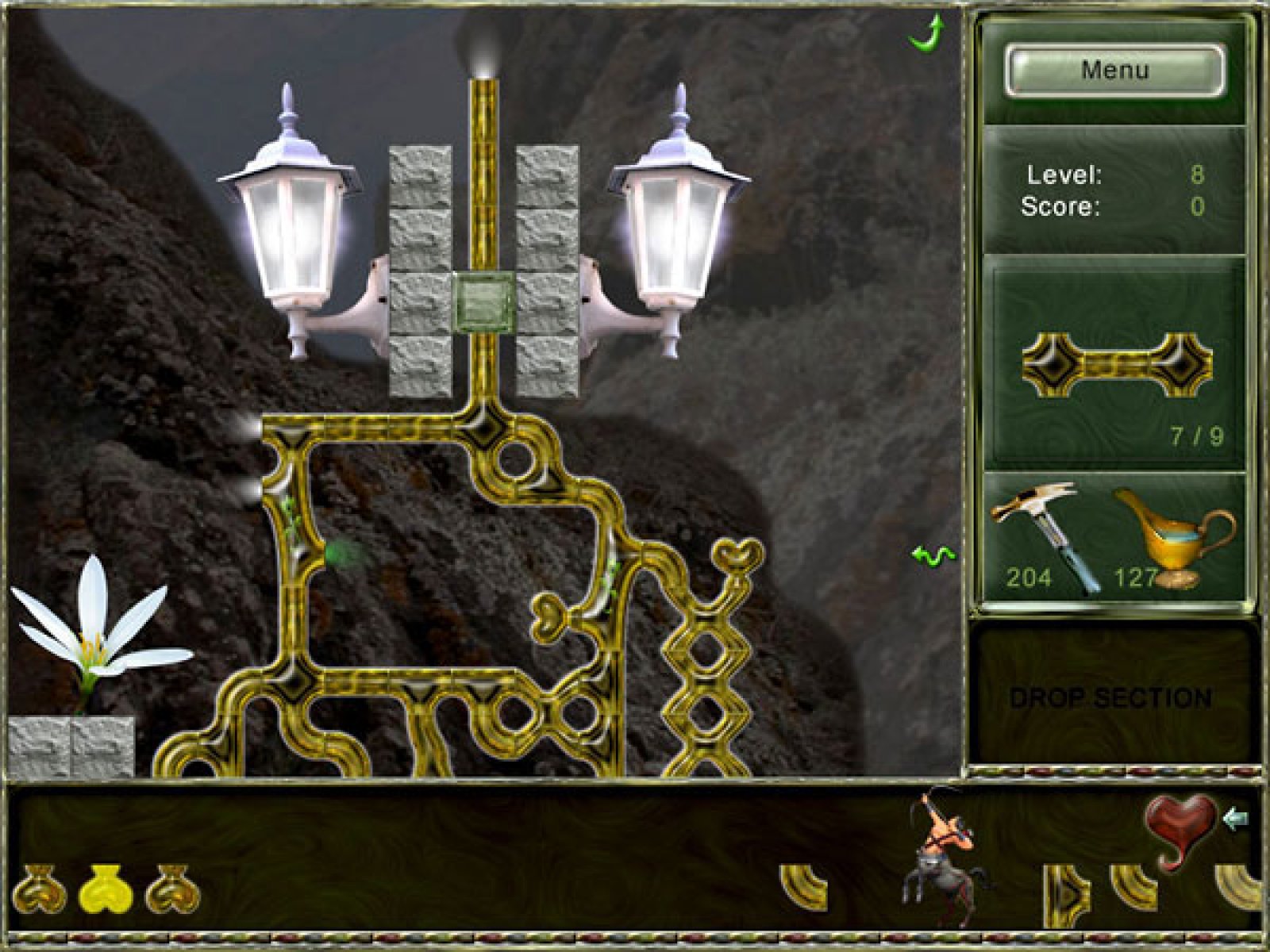
Task: Select the pipe piece in the preview panel
Action: coord(1115,364)
